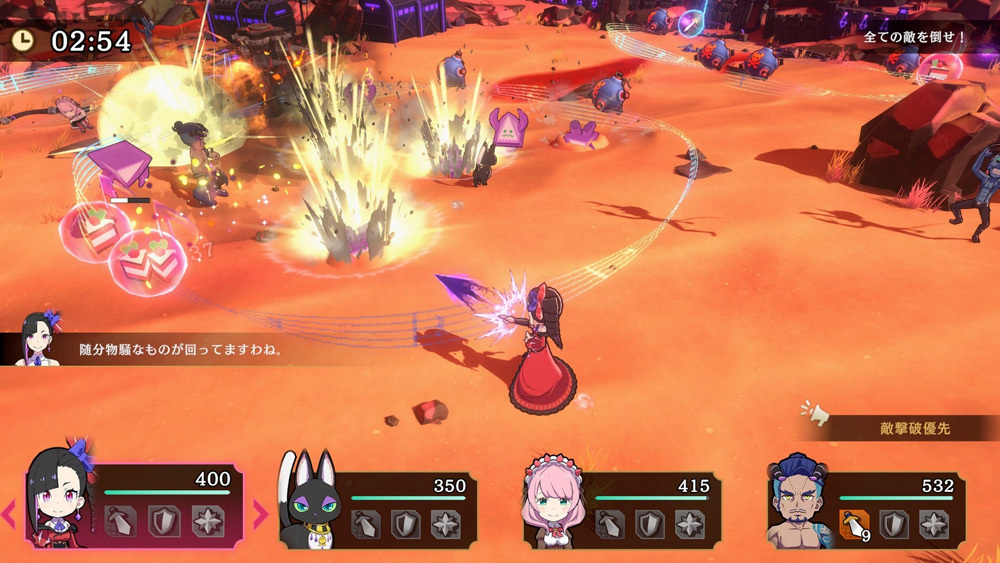Click the orange attack buff icon showing 9
This screenshot has height=563, width=1000.
(x=853, y=524)
